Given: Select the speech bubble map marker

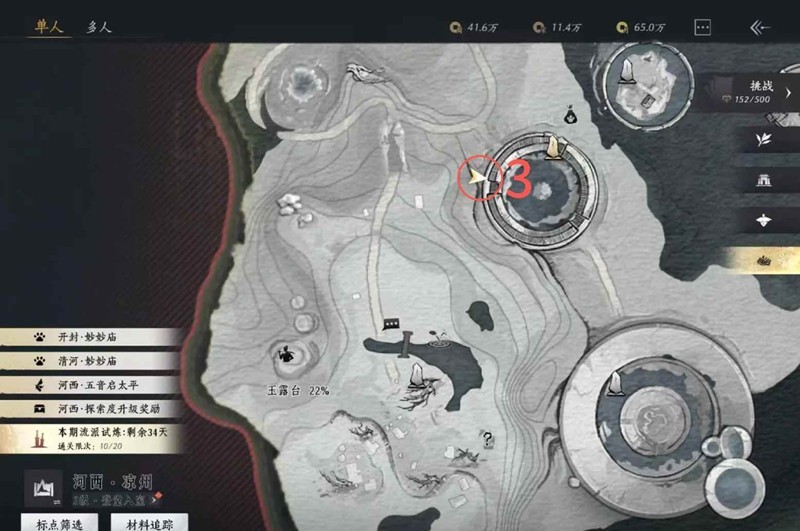Looking at the screenshot, I should (392, 326).
